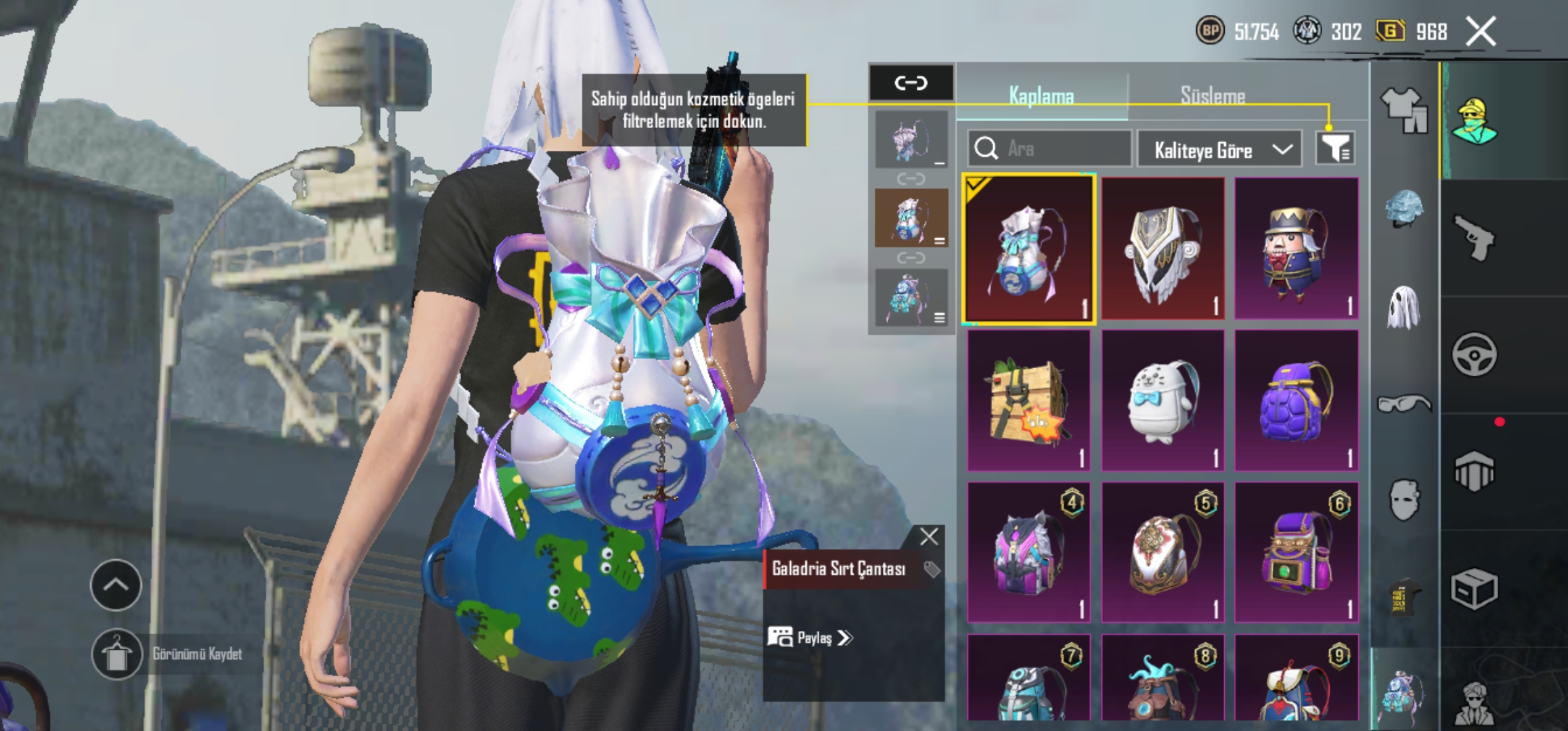Select the Kaplama tab
This screenshot has height=731, width=1568.
coord(1041,95)
